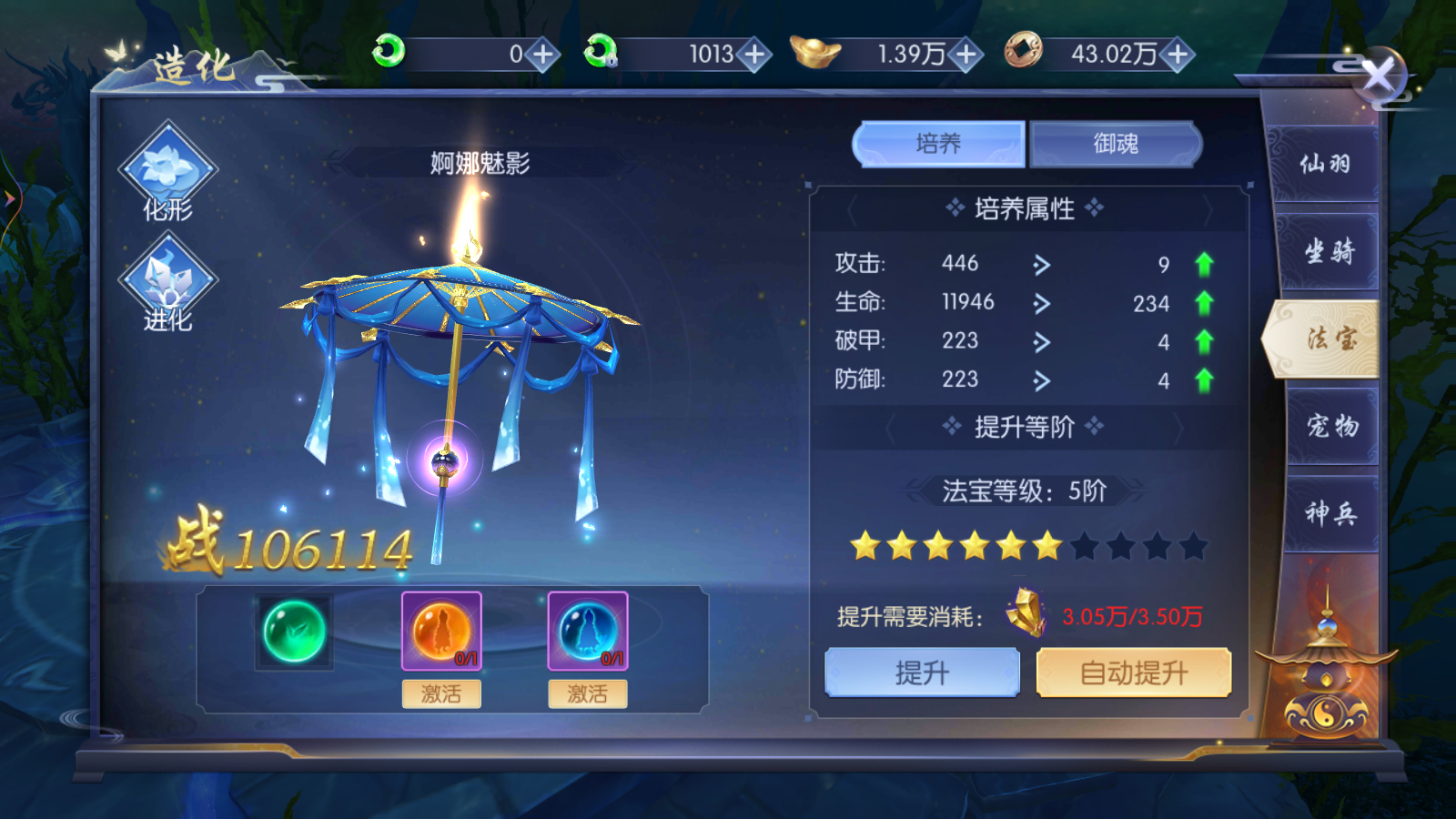Screen dimensions: 1456x819
Task: Switch to the 神兵 weapon side tab
Action: click(x=1330, y=513)
